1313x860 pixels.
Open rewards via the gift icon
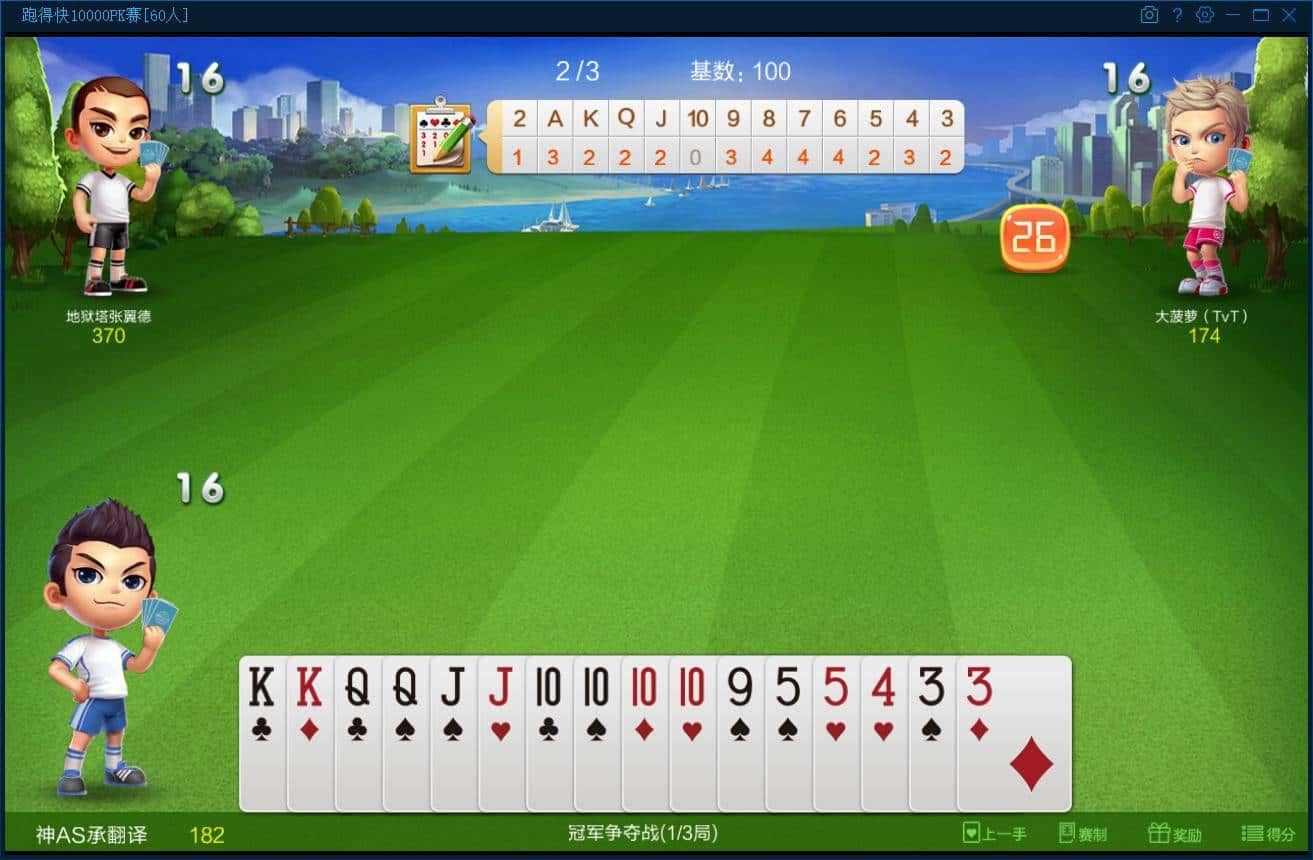click(x=1160, y=832)
